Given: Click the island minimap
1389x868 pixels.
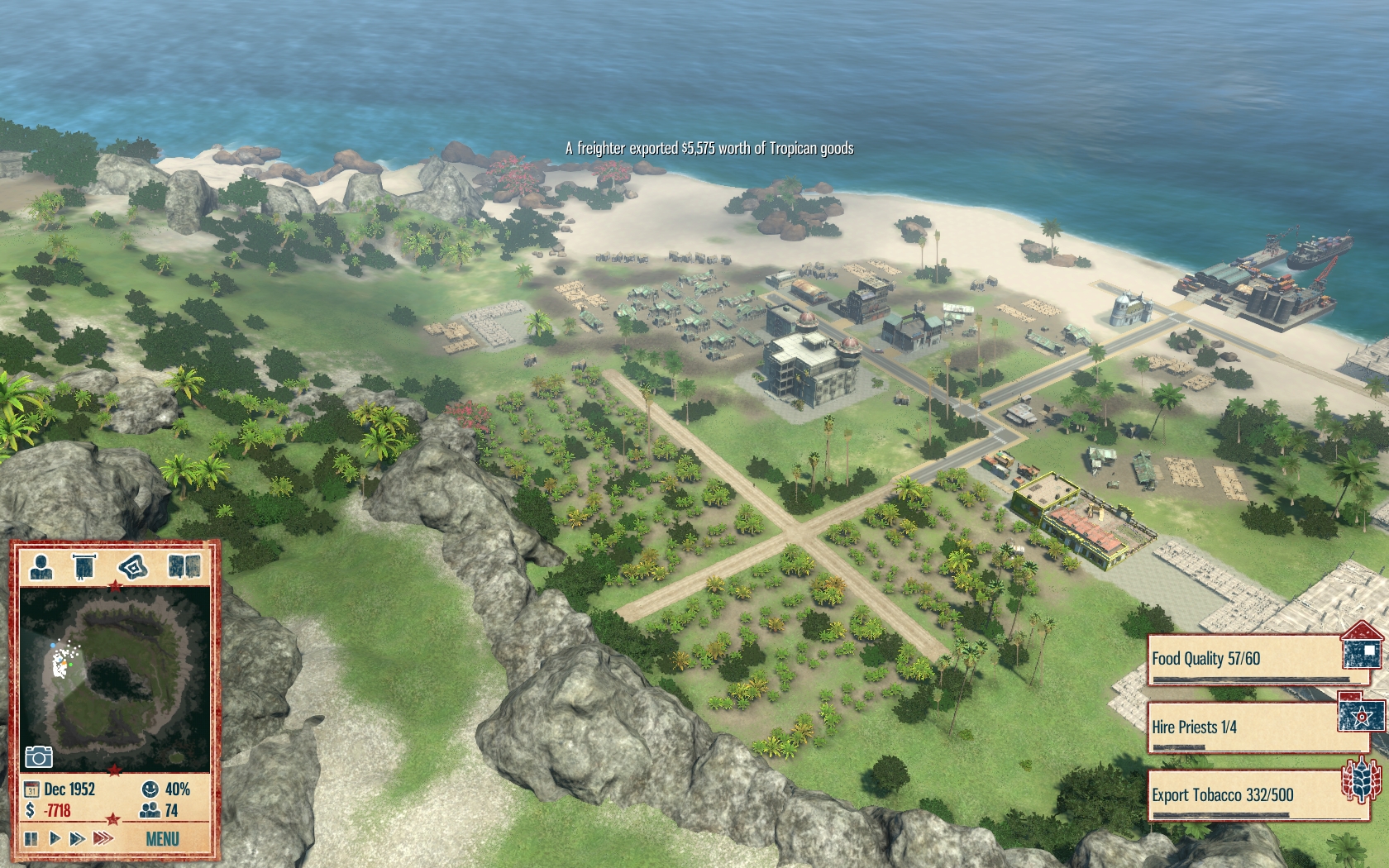Looking at the screenshot, I should click(114, 678).
